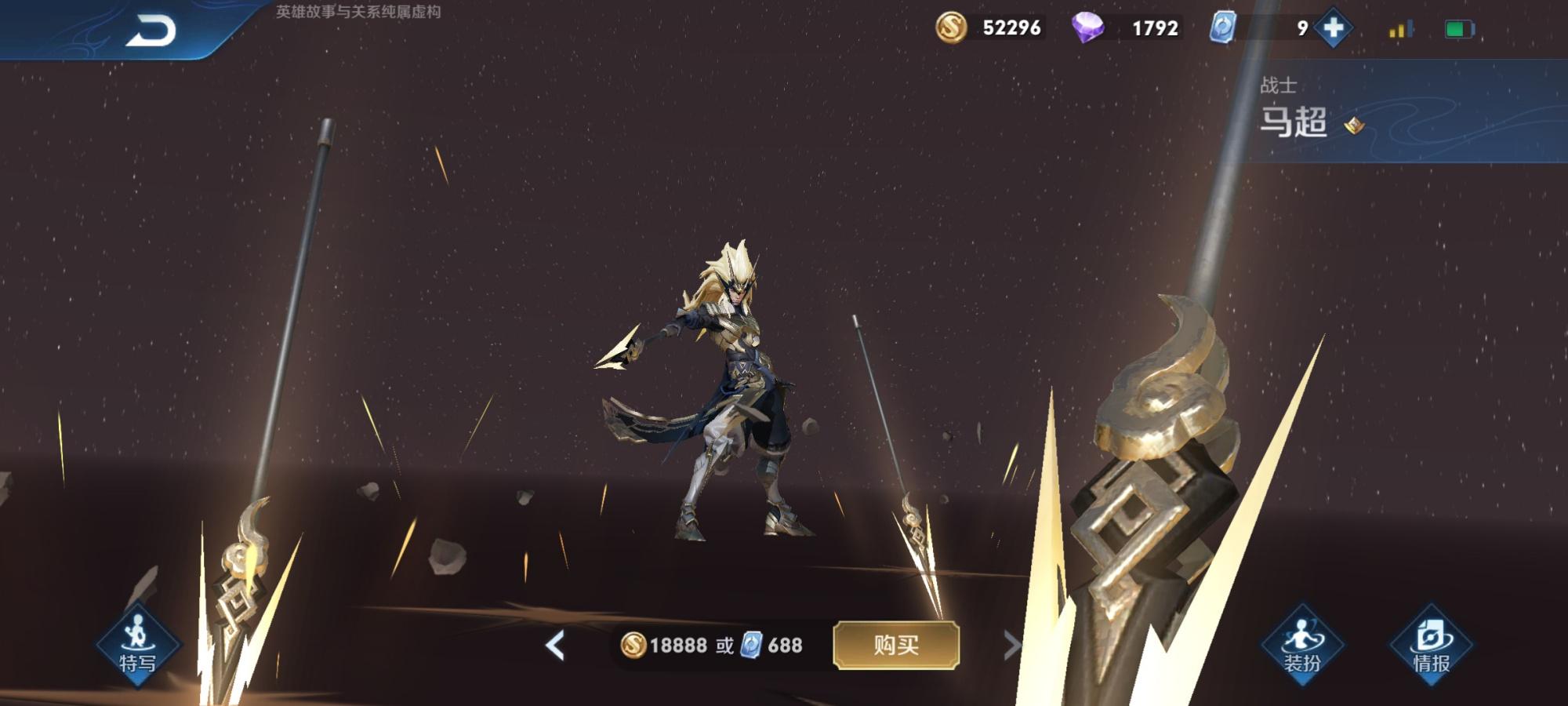
Task: Show the next hero with right arrow
Action: [x=1011, y=646]
